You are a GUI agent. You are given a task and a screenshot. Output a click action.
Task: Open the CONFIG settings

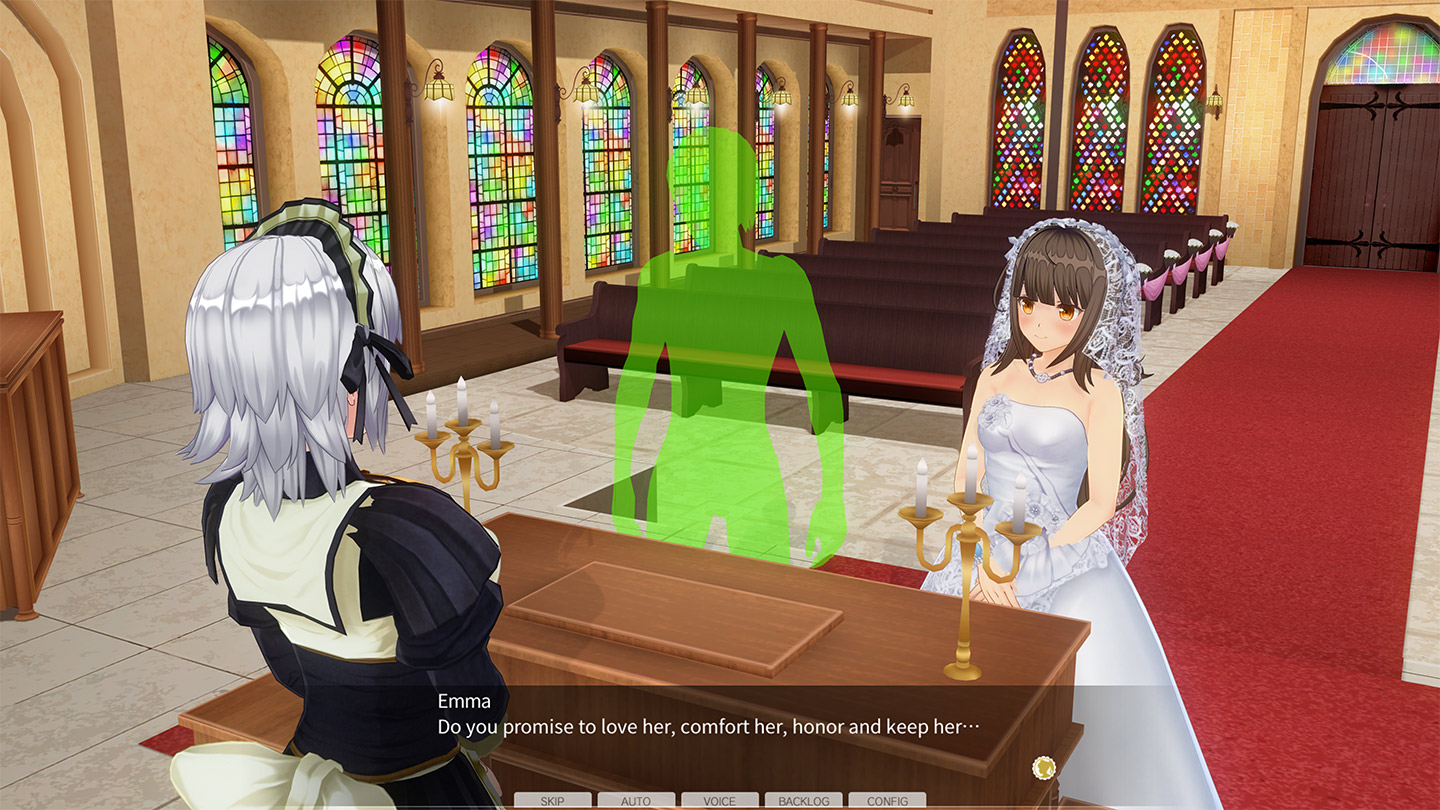click(887, 801)
